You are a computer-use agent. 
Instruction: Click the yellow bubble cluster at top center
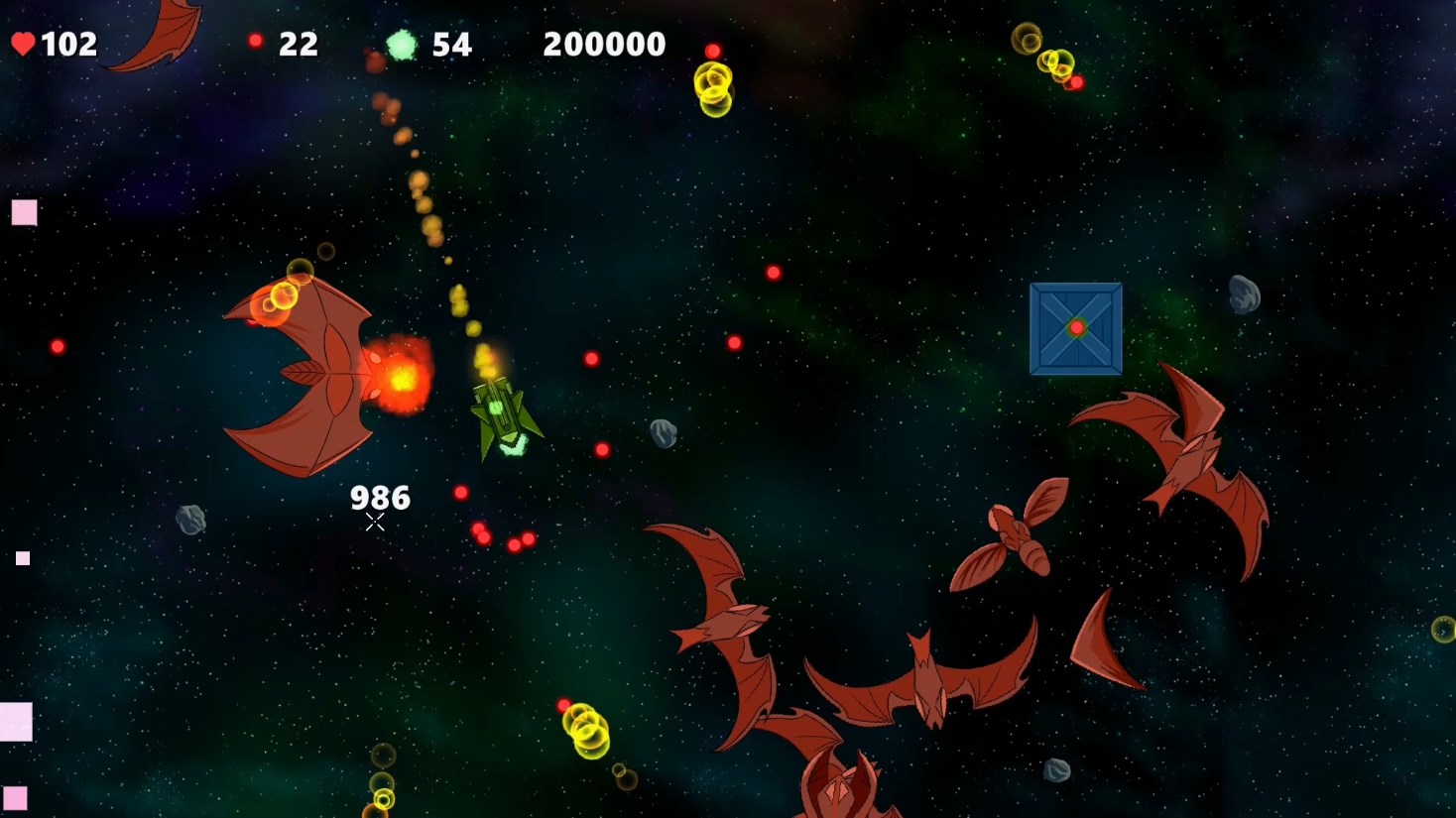point(711,89)
